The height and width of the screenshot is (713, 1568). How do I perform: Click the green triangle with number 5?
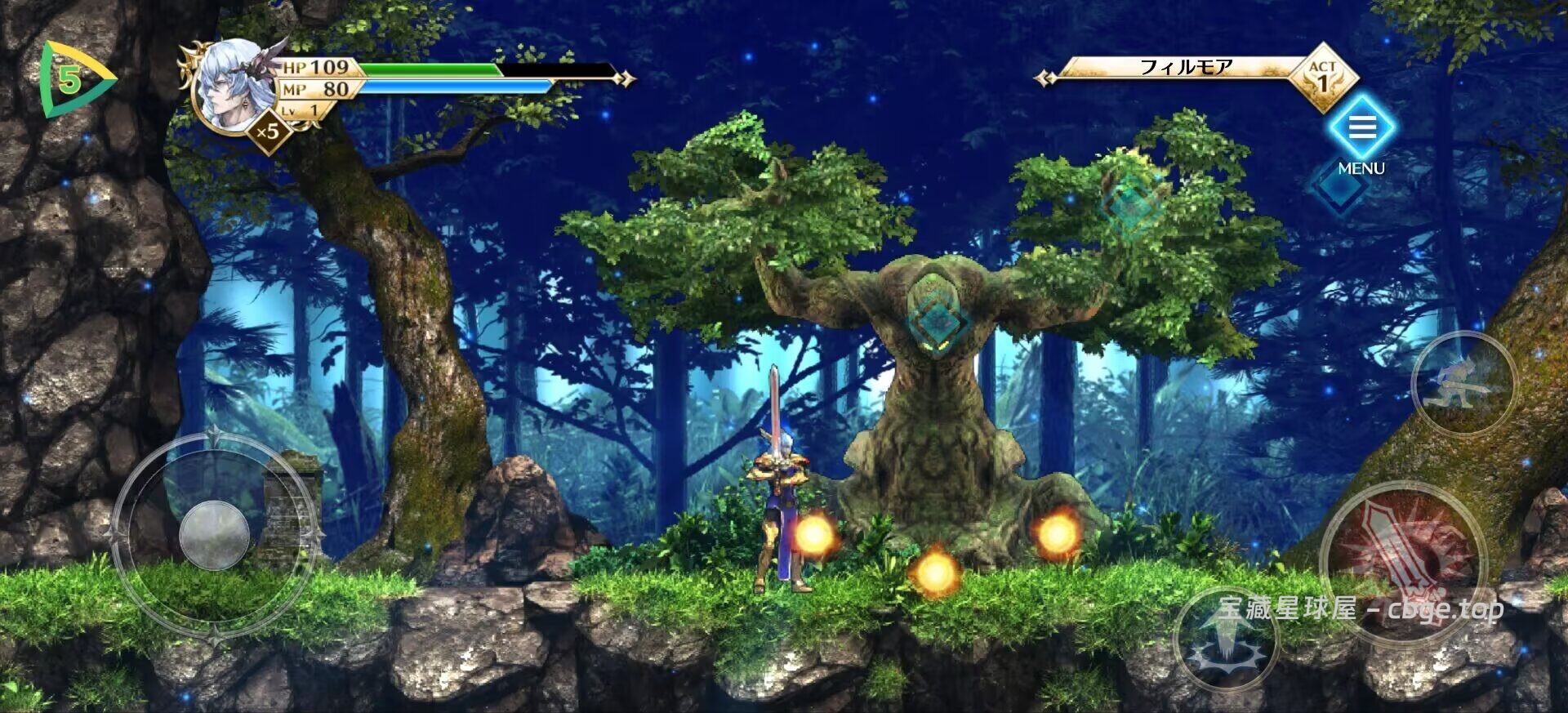click(x=72, y=80)
